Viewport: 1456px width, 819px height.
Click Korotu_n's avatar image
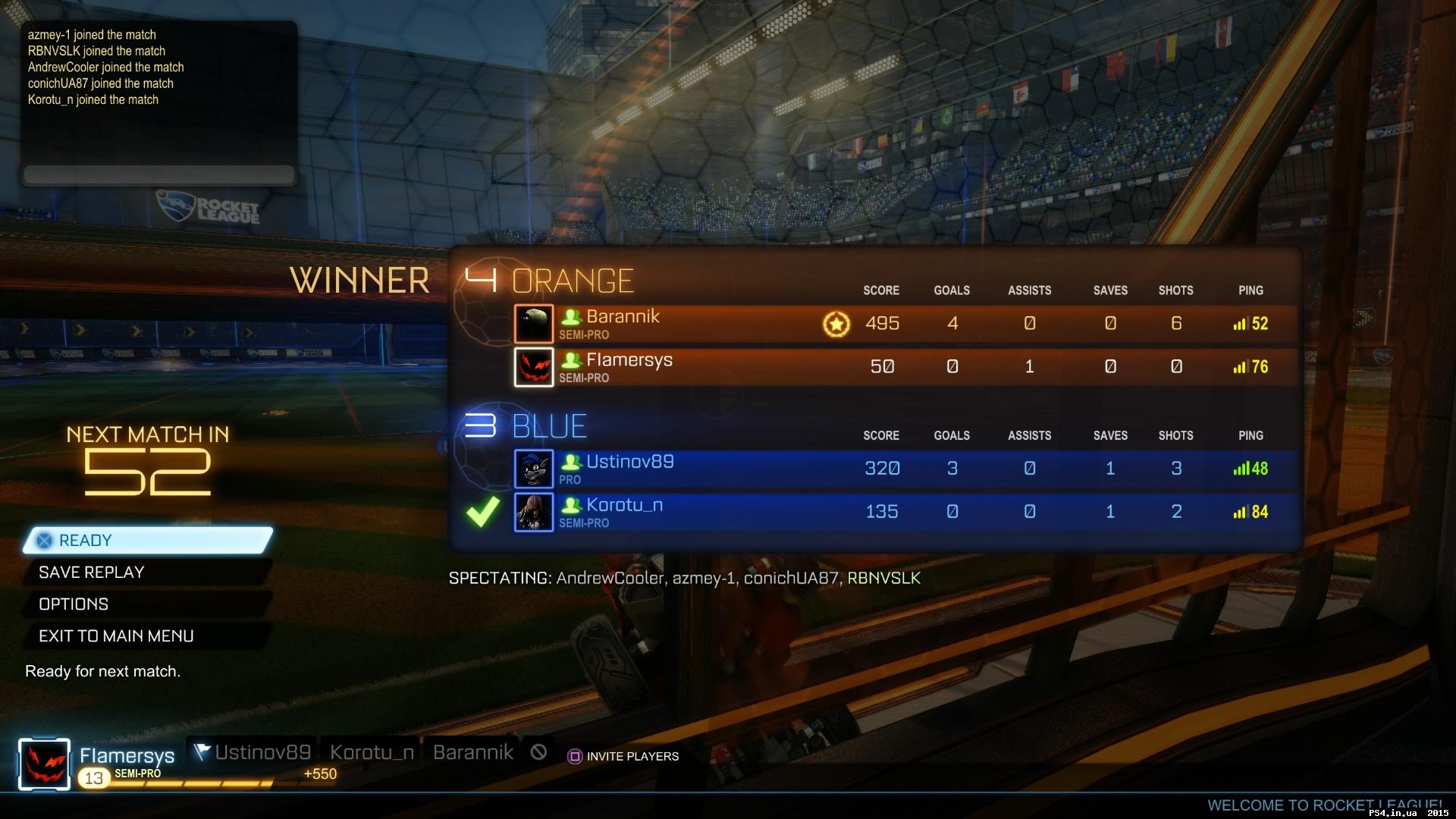pyautogui.click(x=534, y=512)
